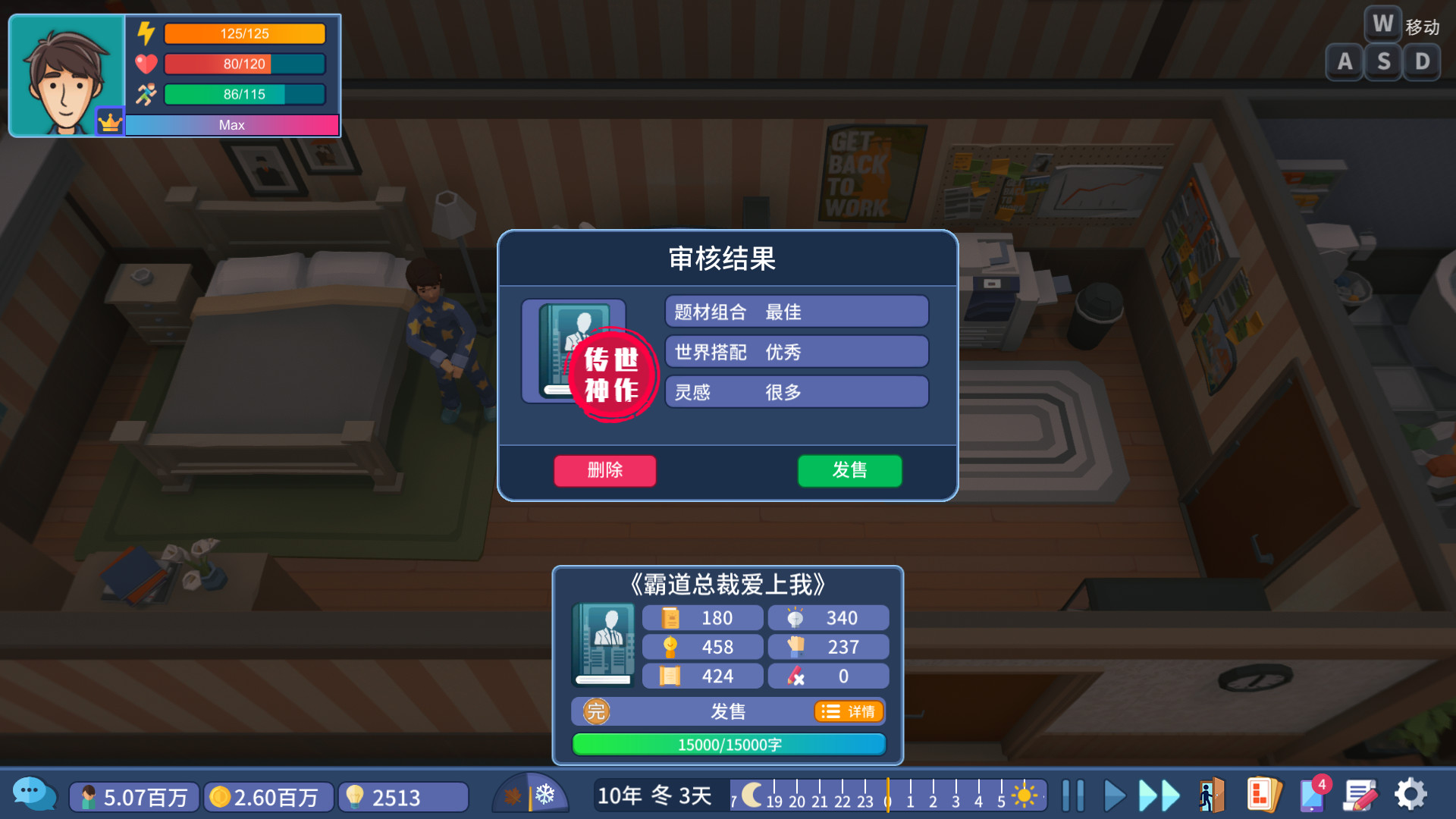Resume normal speed with the play button

[1113, 795]
